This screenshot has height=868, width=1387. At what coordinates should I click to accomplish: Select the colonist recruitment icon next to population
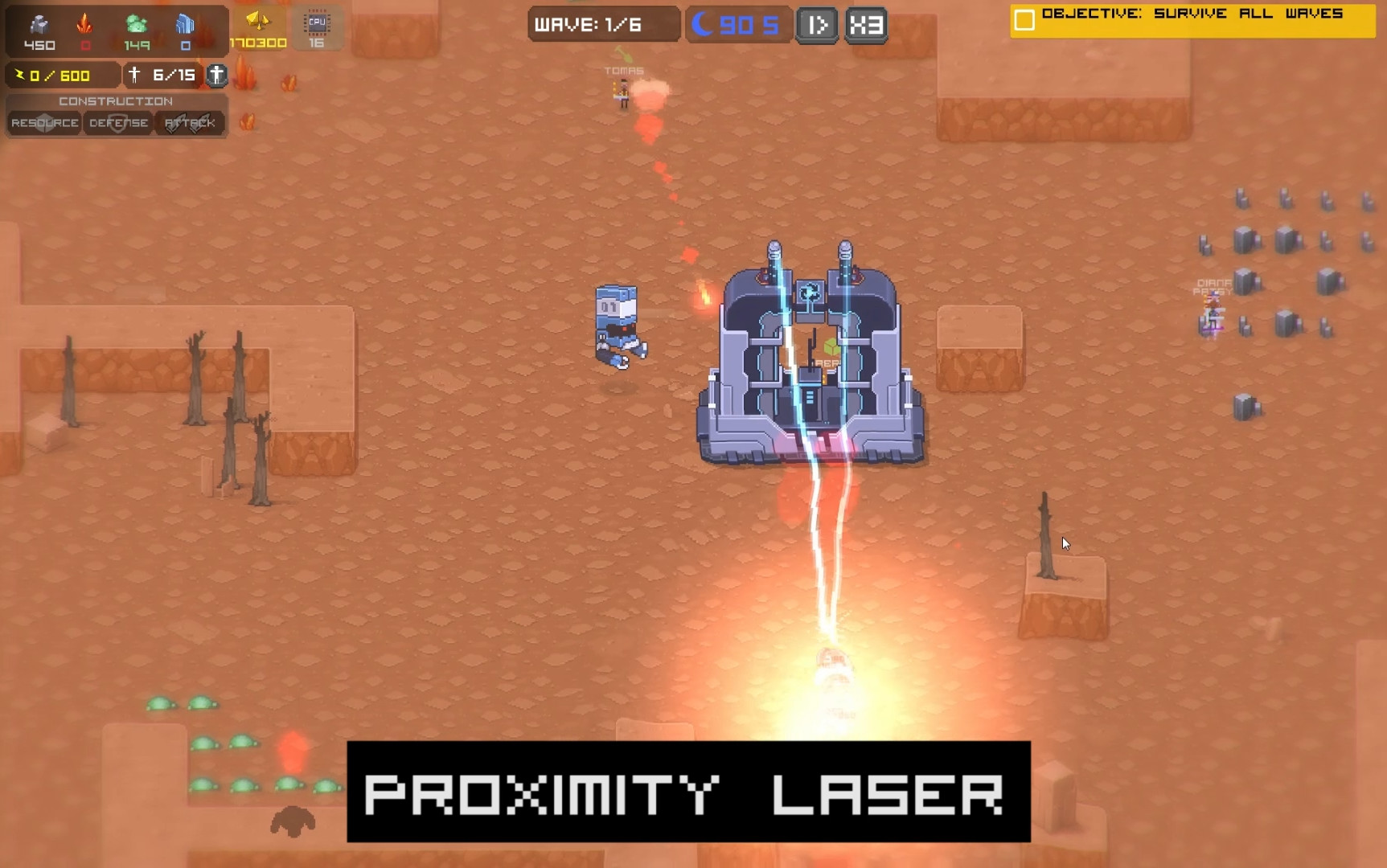pos(215,76)
